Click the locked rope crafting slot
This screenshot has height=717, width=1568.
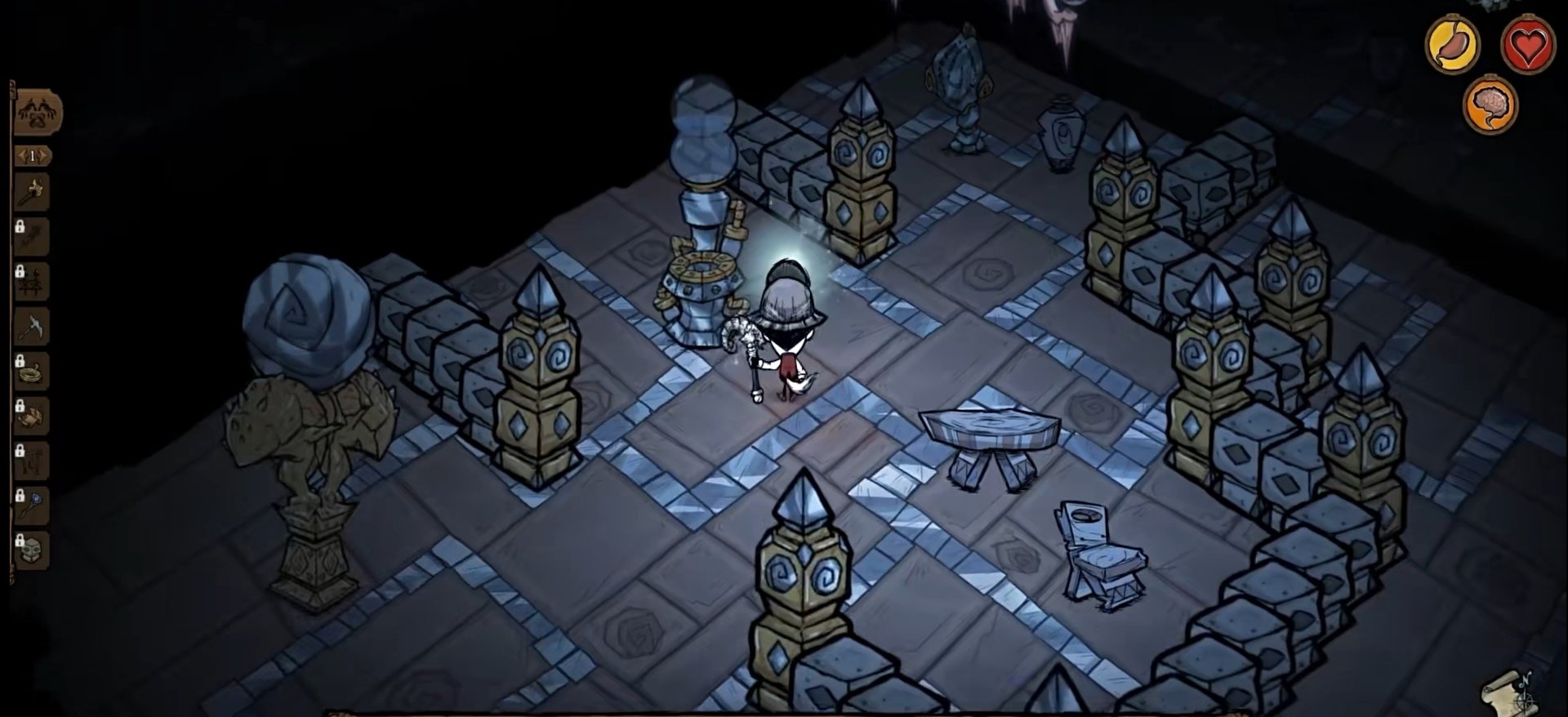click(x=33, y=372)
